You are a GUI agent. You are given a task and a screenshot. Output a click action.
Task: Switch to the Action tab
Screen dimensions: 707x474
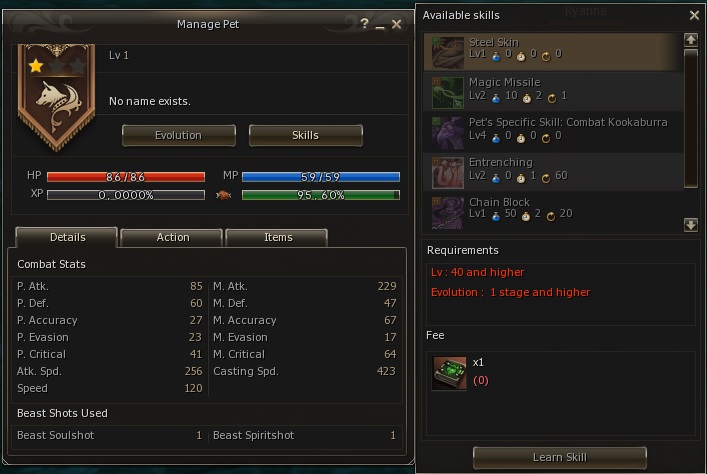click(x=173, y=237)
